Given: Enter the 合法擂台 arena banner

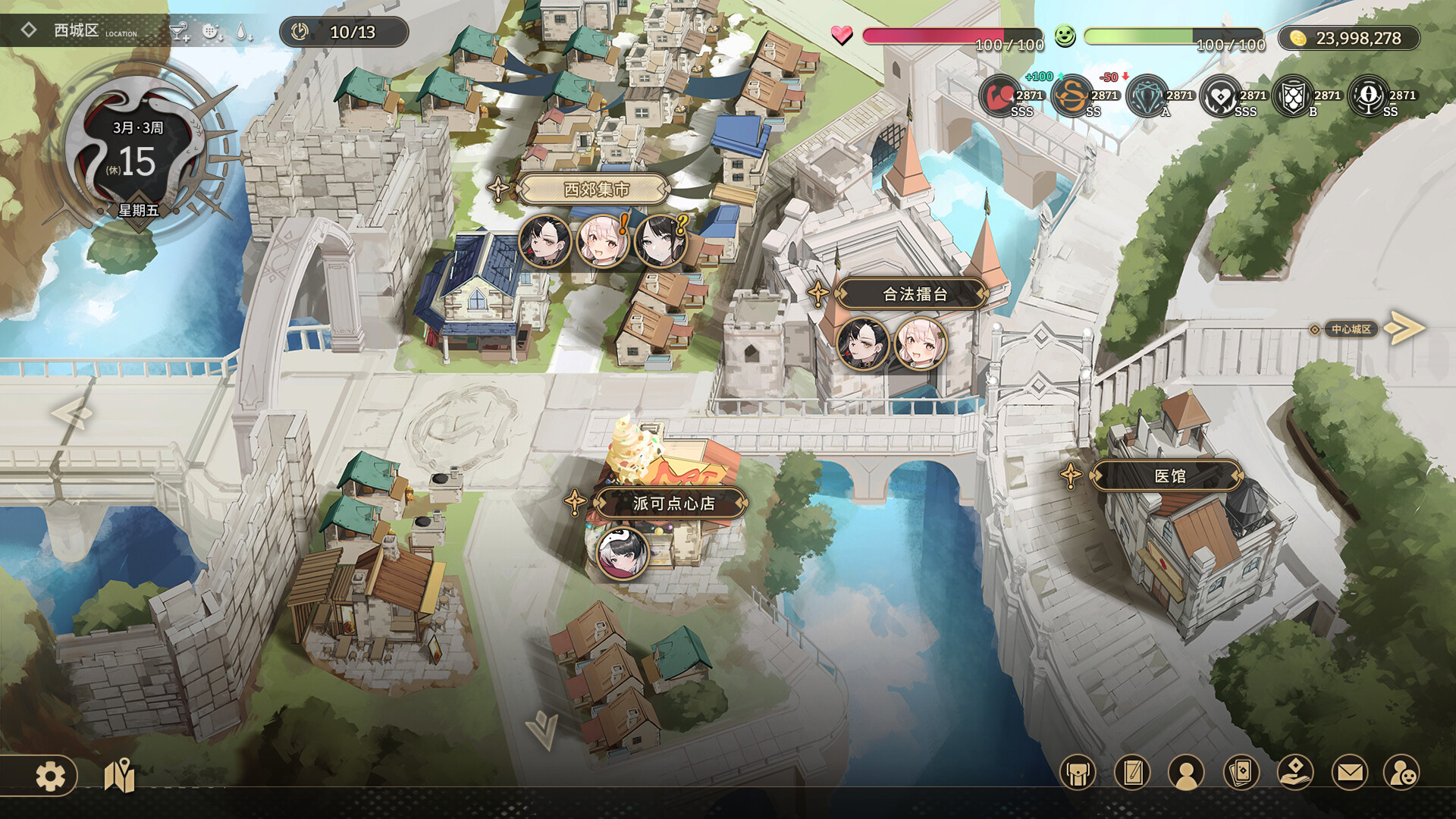Looking at the screenshot, I should 913,294.
